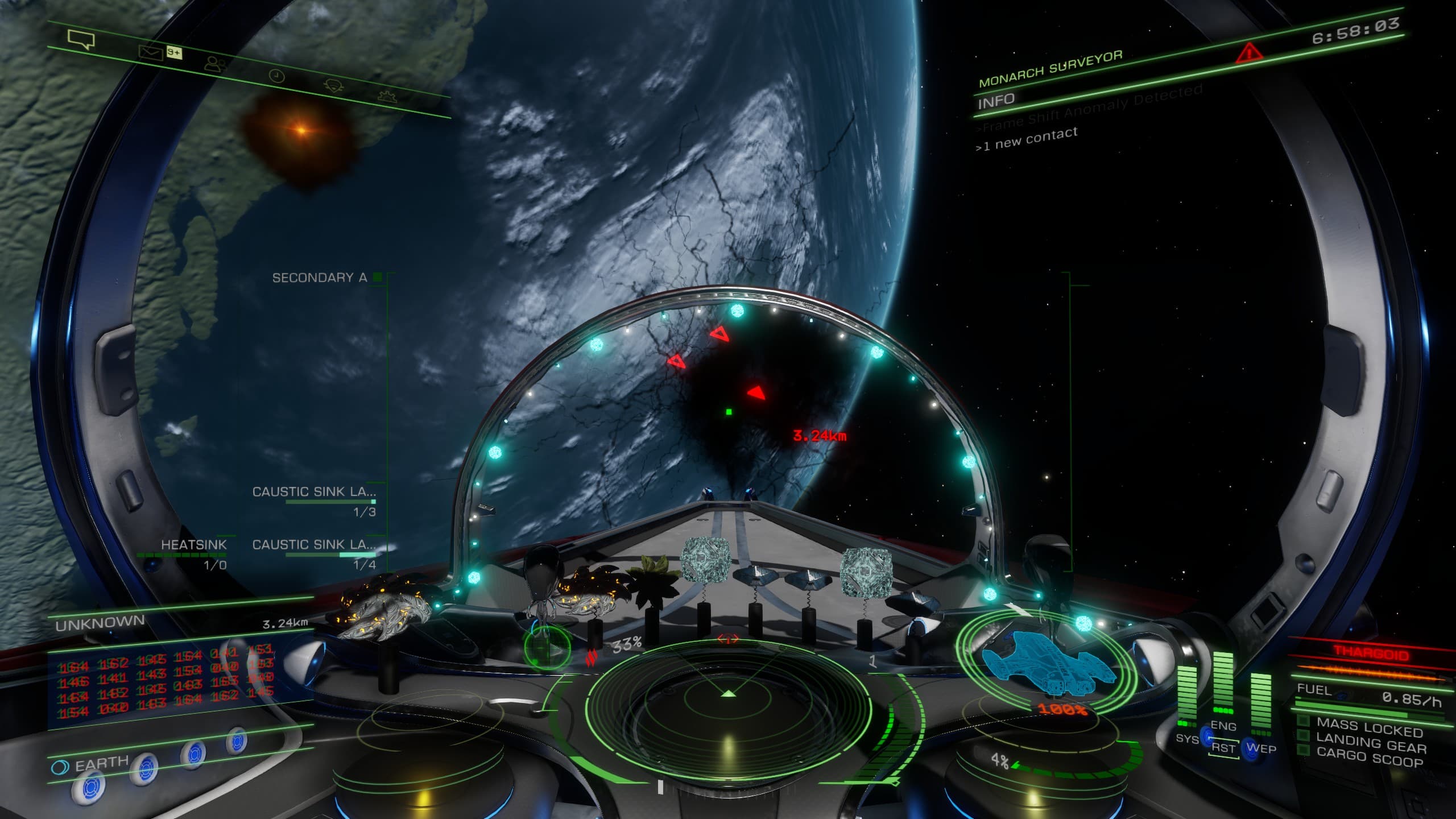Select the UNKNOWN target panel header

(x=100, y=623)
